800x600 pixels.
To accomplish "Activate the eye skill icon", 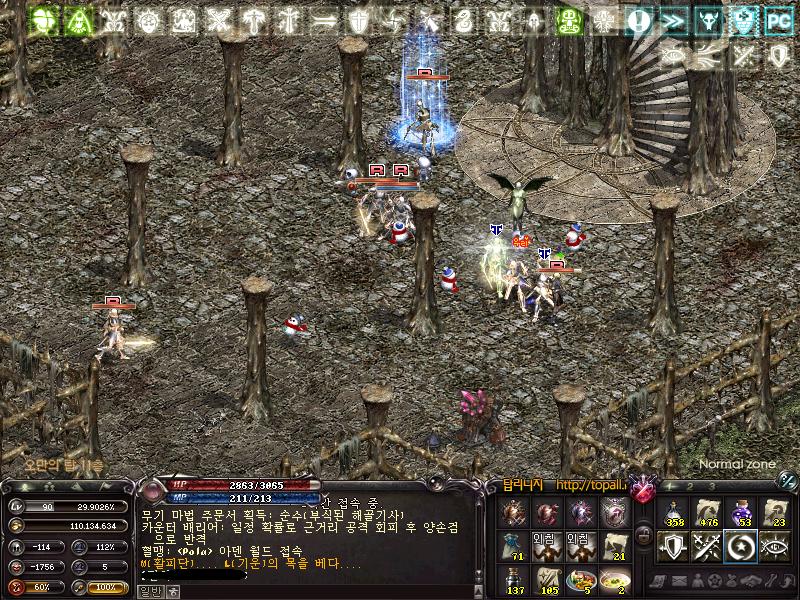I will click(775, 547).
